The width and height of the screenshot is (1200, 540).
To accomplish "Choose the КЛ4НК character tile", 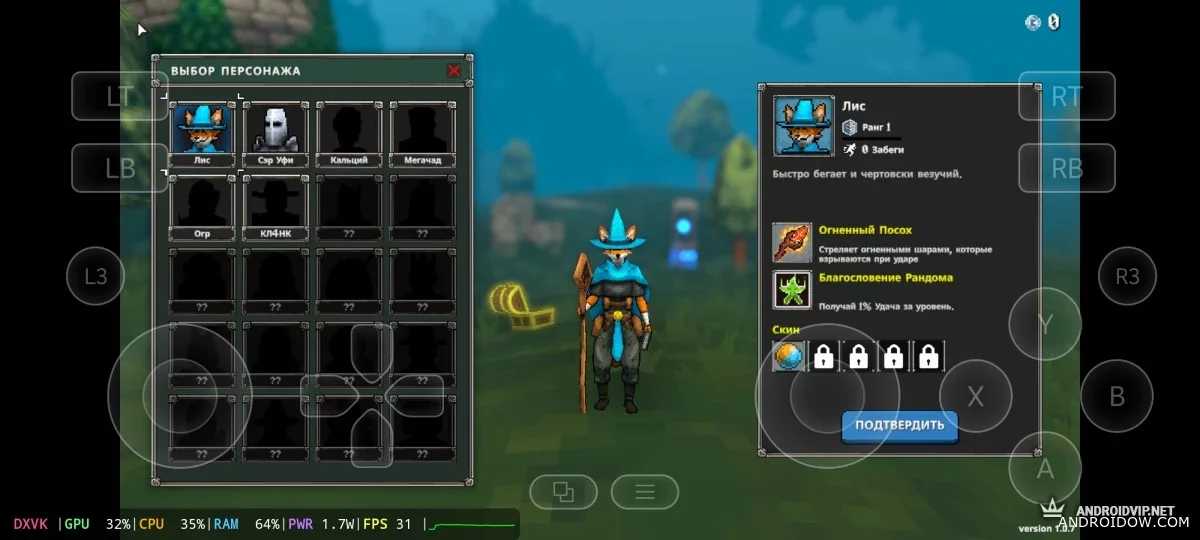I will click(x=276, y=207).
